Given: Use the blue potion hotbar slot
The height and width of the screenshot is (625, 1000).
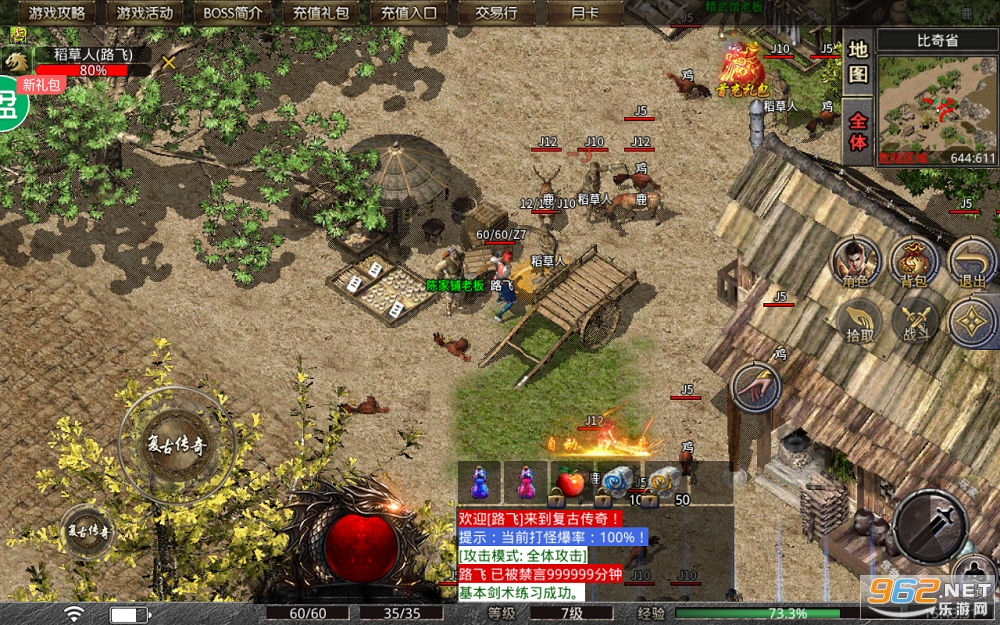Looking at the screenshot, I should 480,484.
